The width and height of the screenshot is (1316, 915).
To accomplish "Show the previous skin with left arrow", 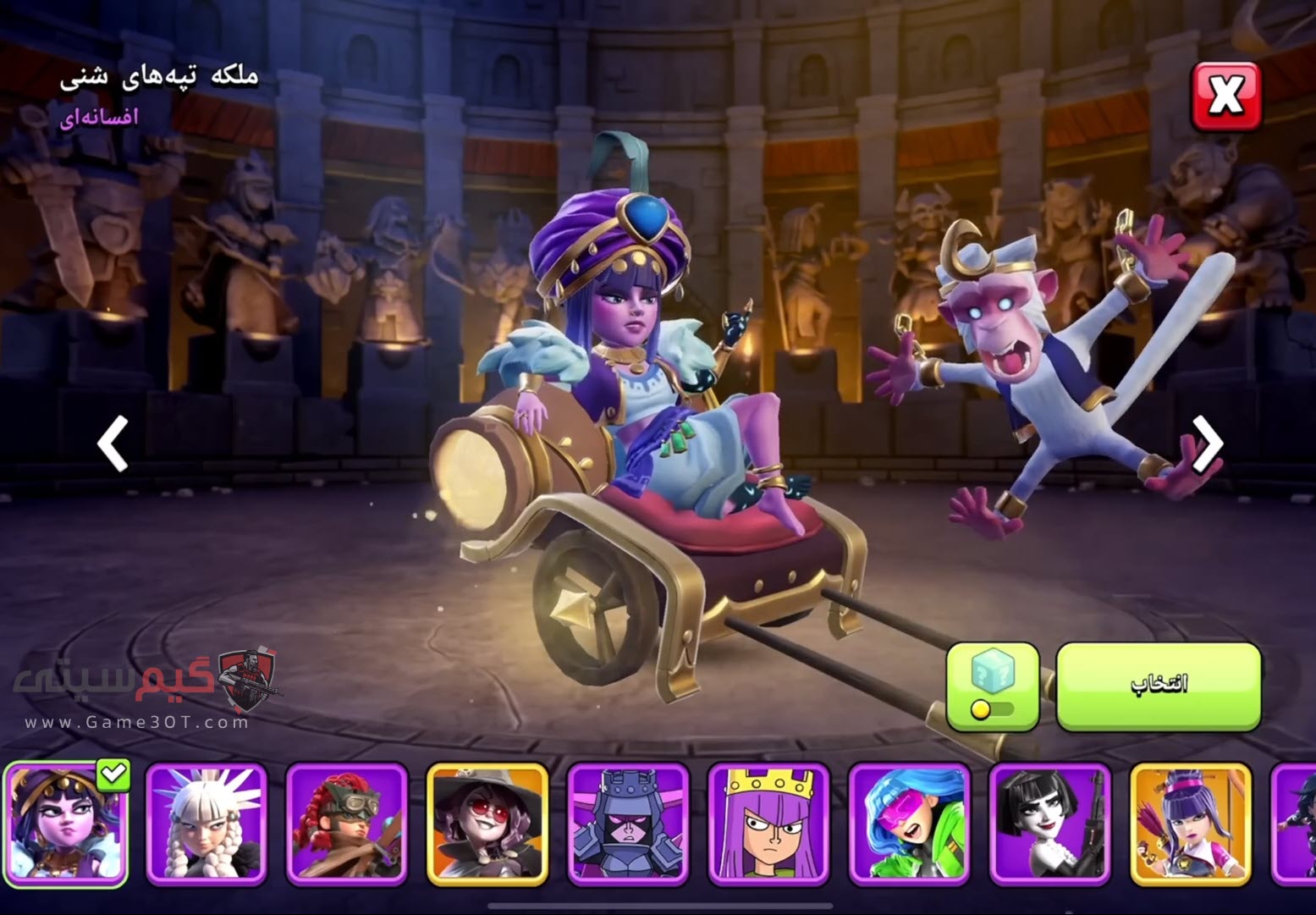I will 113,443.
